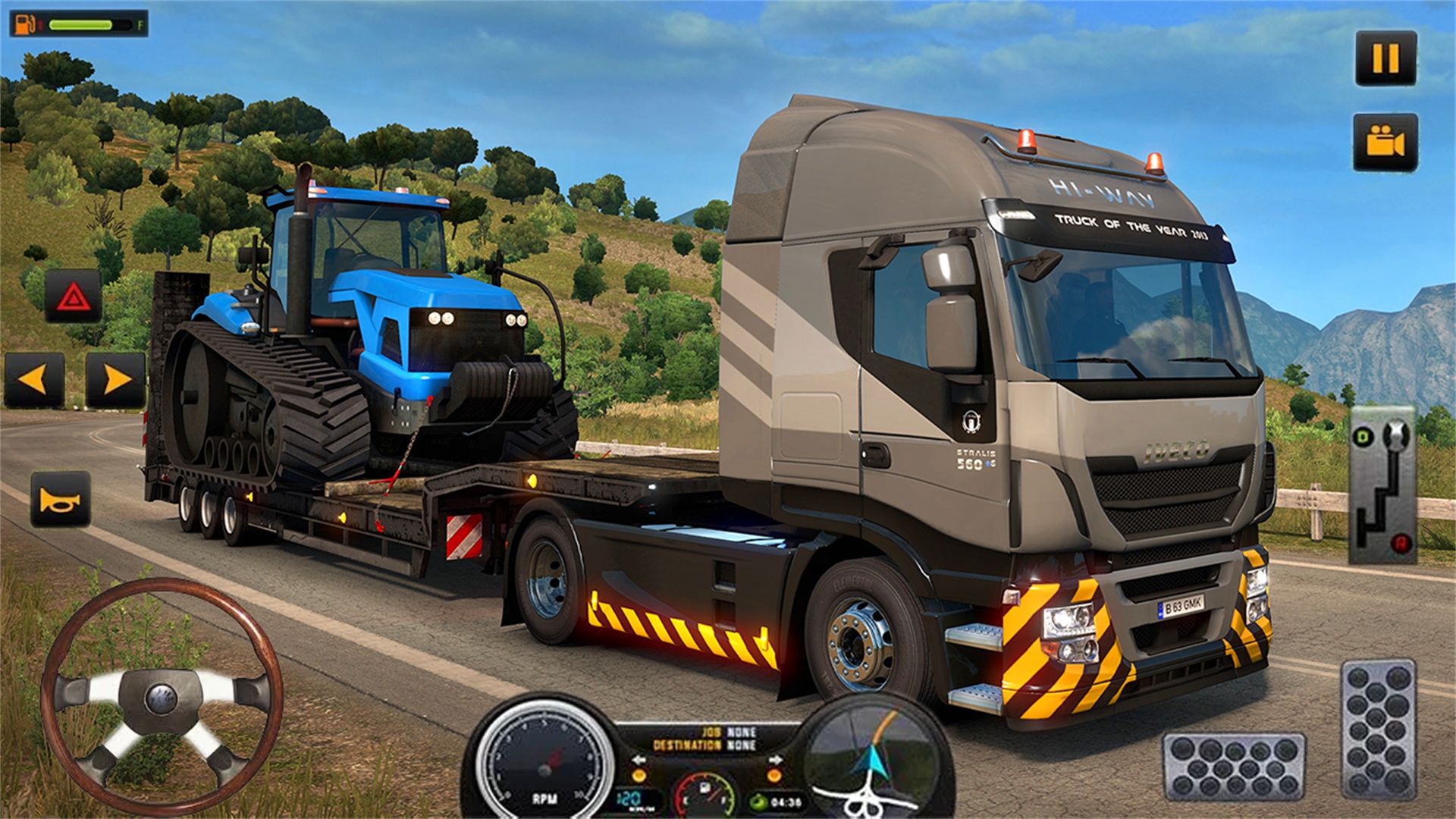
Task: Hit the wide brake pedal
Action: 1234,767
